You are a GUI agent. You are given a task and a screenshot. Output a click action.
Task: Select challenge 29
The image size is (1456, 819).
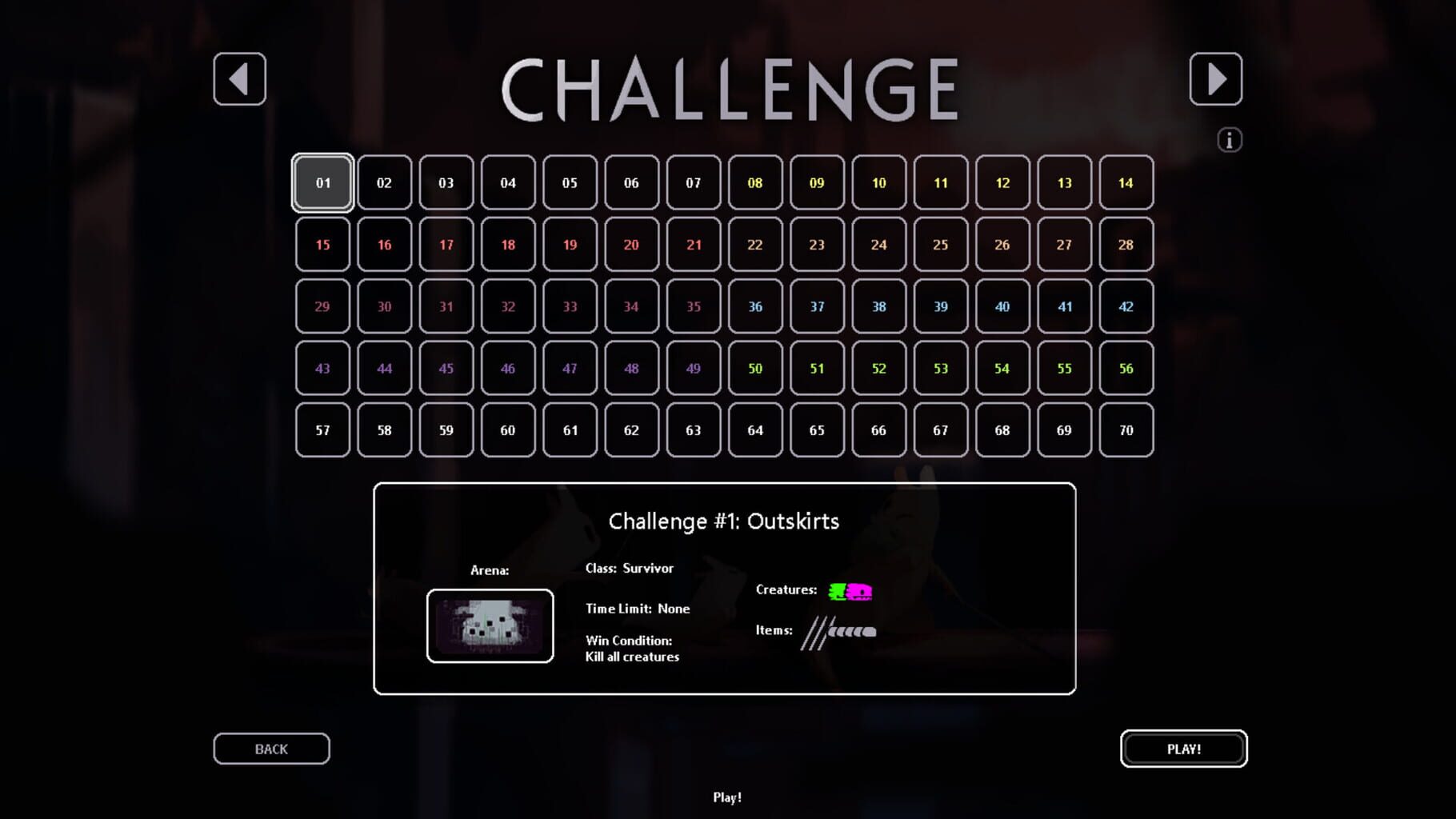tap(322, 306)
